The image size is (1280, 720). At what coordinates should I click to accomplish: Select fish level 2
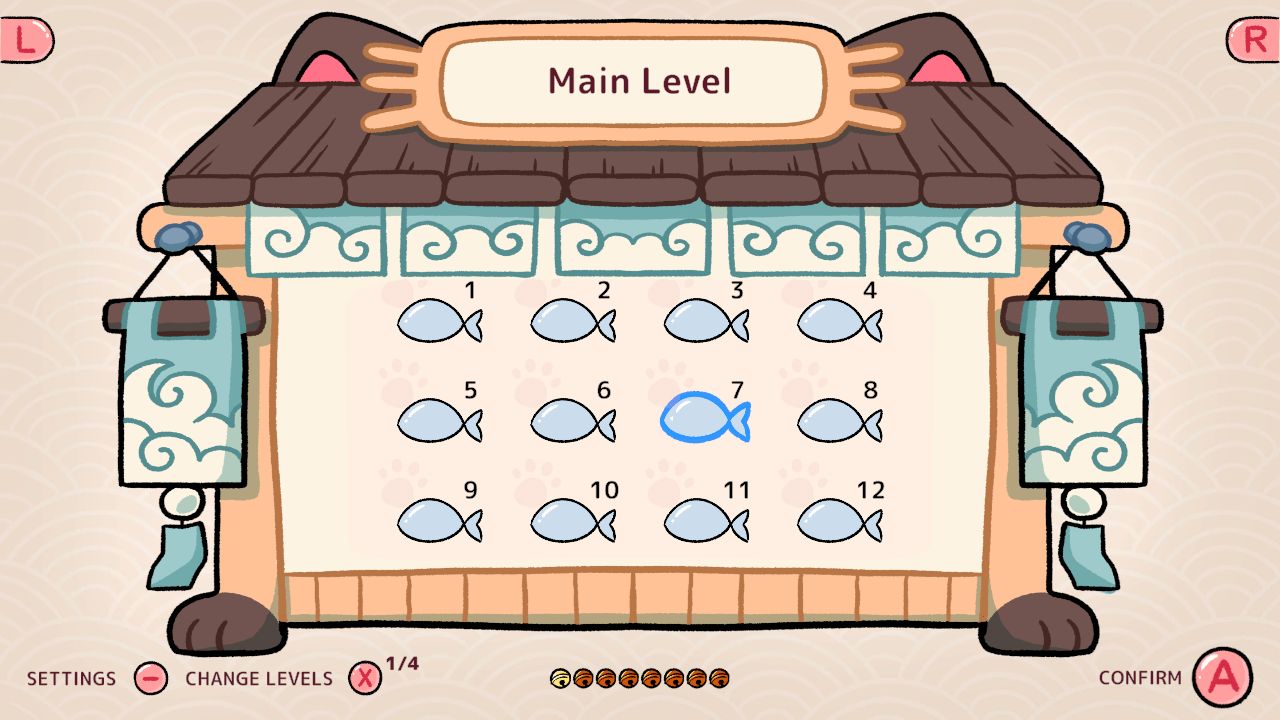click(x=572, y=320)
